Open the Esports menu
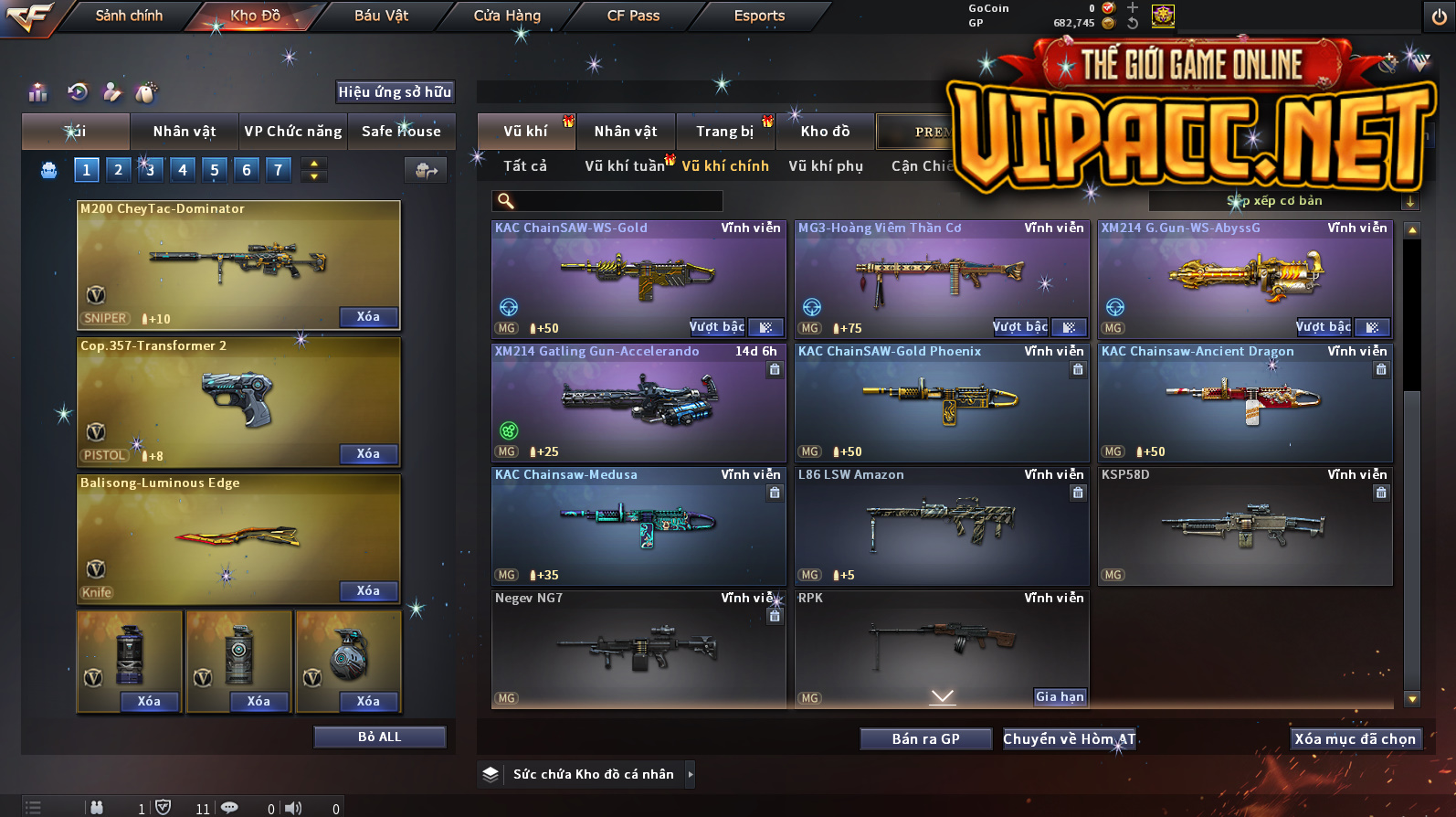 click(759, 16)
